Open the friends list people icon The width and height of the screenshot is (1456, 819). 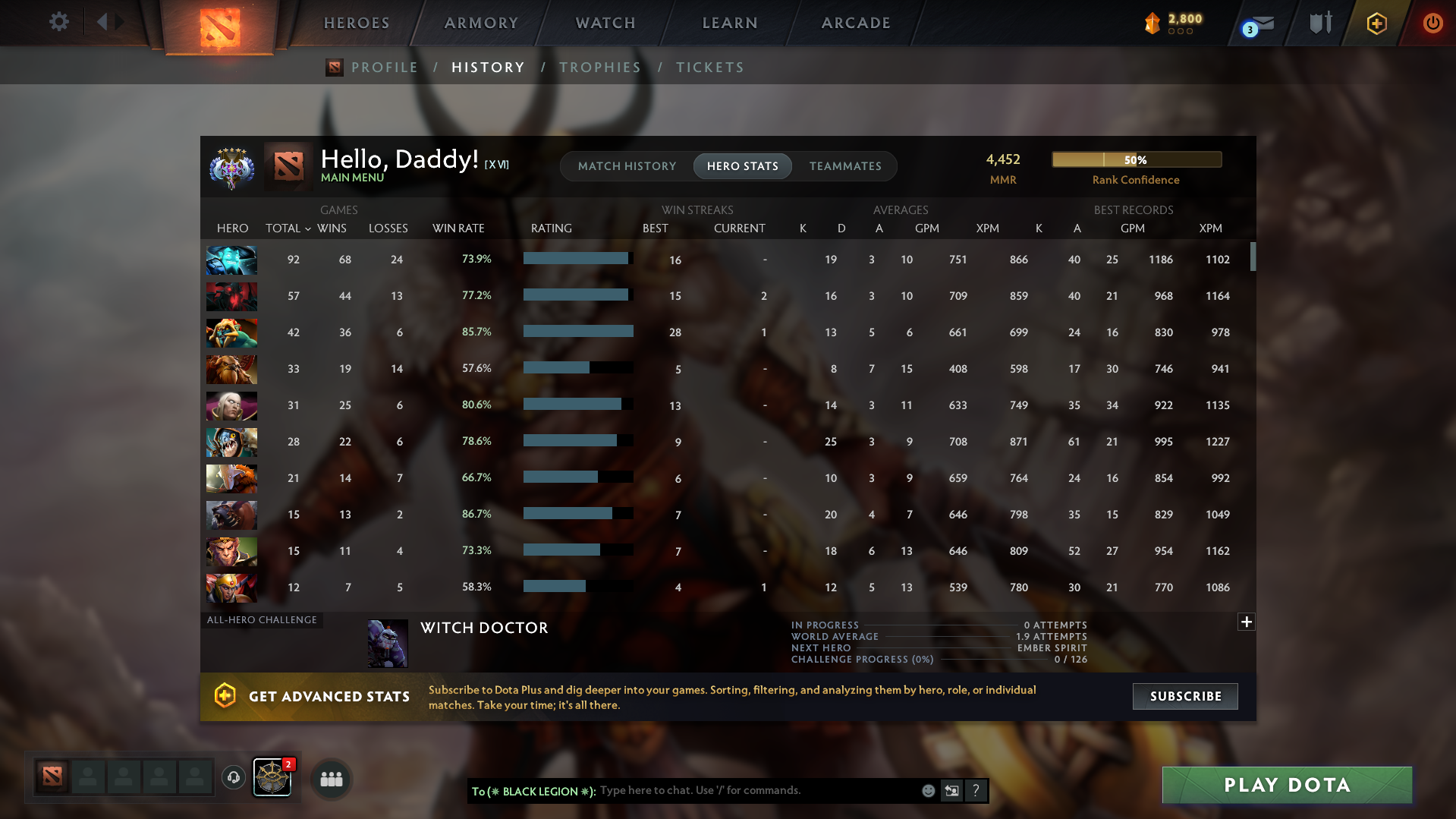330,779
